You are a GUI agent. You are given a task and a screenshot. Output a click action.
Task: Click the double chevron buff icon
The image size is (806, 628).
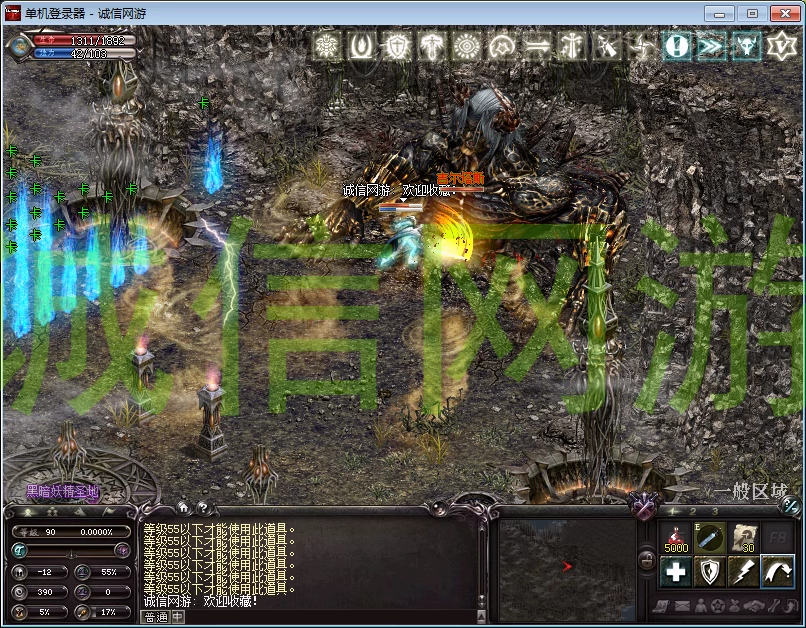[x=711, y=46]
